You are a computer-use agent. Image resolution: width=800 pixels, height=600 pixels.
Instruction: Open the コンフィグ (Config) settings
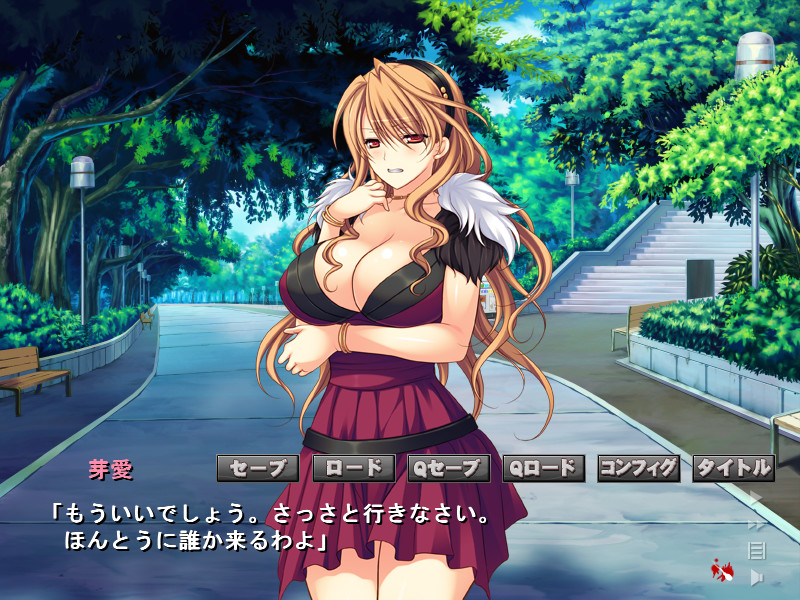pyautogui.click(x=639, y=467)
